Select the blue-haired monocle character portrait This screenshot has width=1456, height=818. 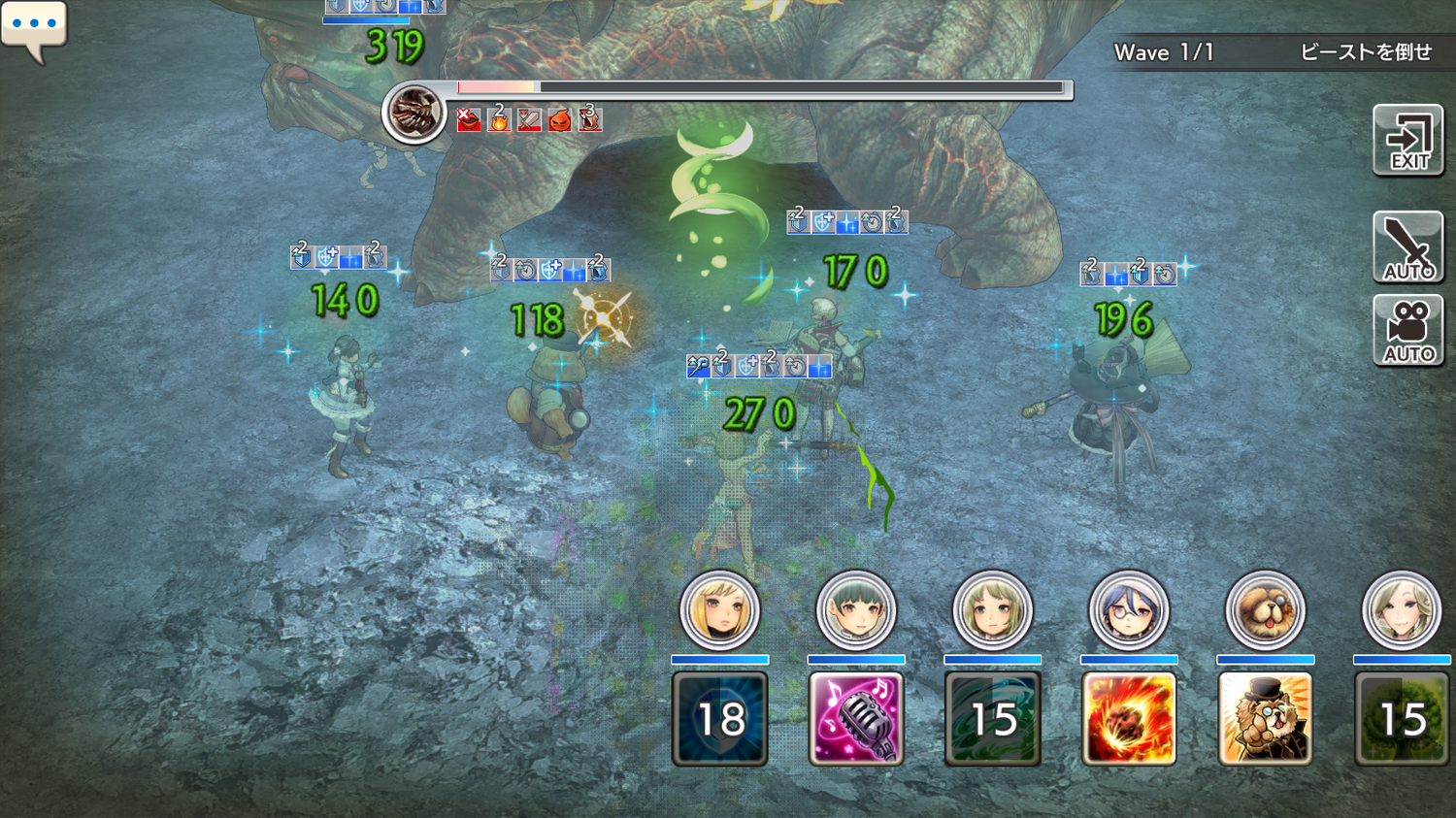1128,610
